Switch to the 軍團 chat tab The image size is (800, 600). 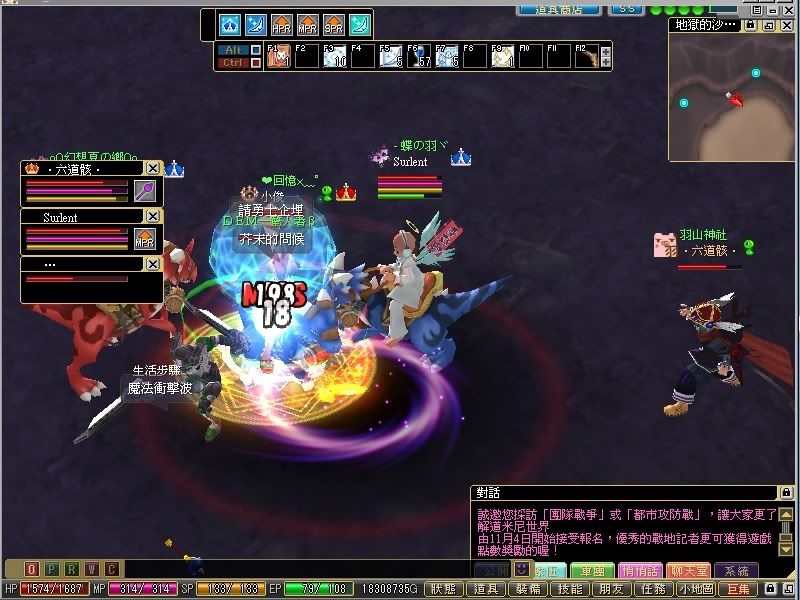click(x=599, y=571)
